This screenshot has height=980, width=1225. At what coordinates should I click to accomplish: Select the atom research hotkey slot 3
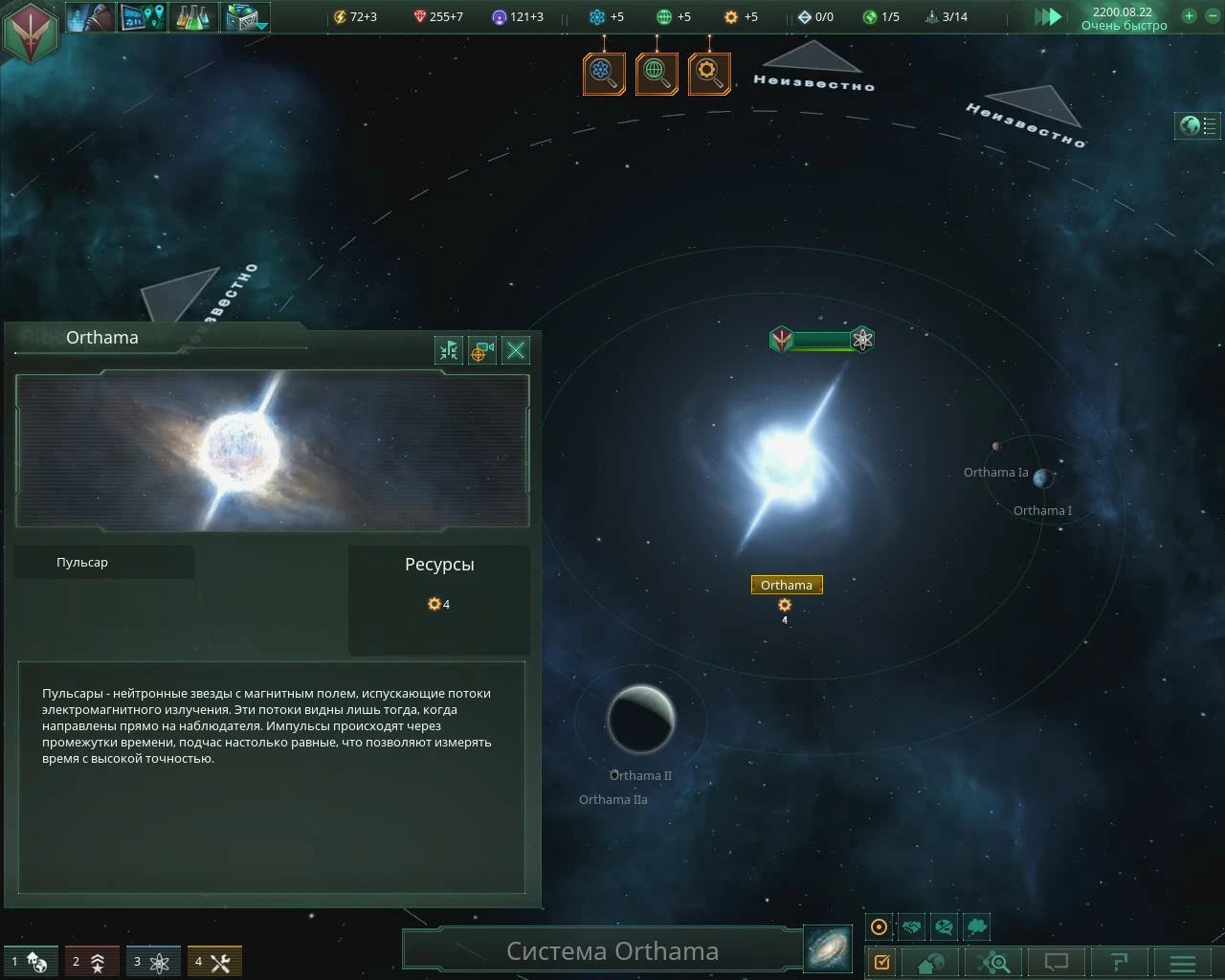coord(153,961)
